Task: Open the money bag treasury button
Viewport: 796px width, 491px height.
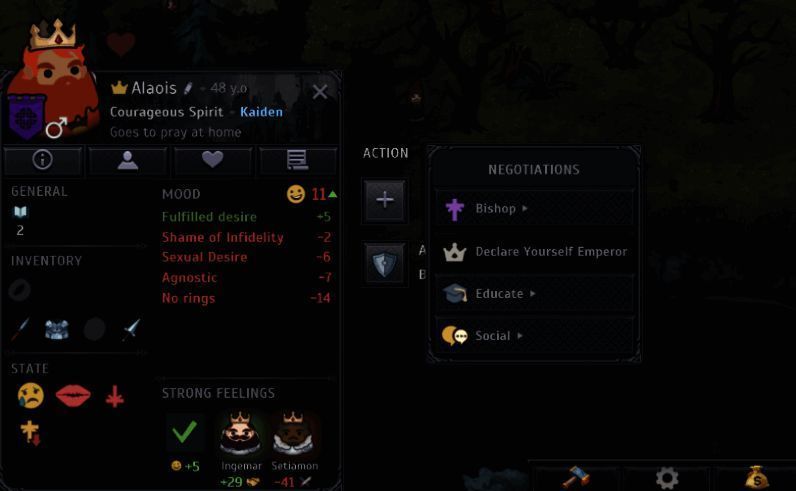Action: [756, 477]
